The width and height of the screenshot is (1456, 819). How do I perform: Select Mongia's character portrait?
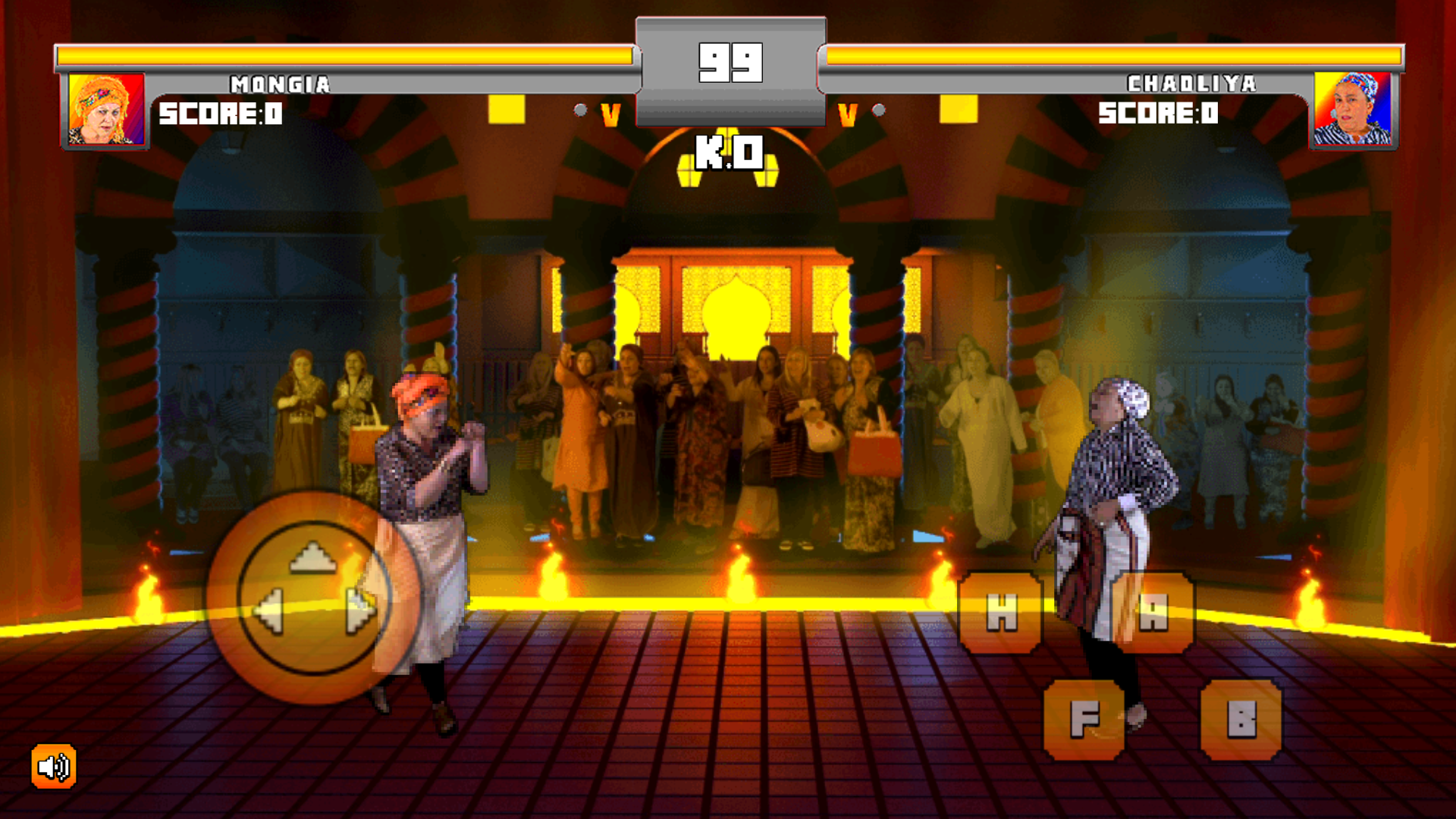pos(106,108)
